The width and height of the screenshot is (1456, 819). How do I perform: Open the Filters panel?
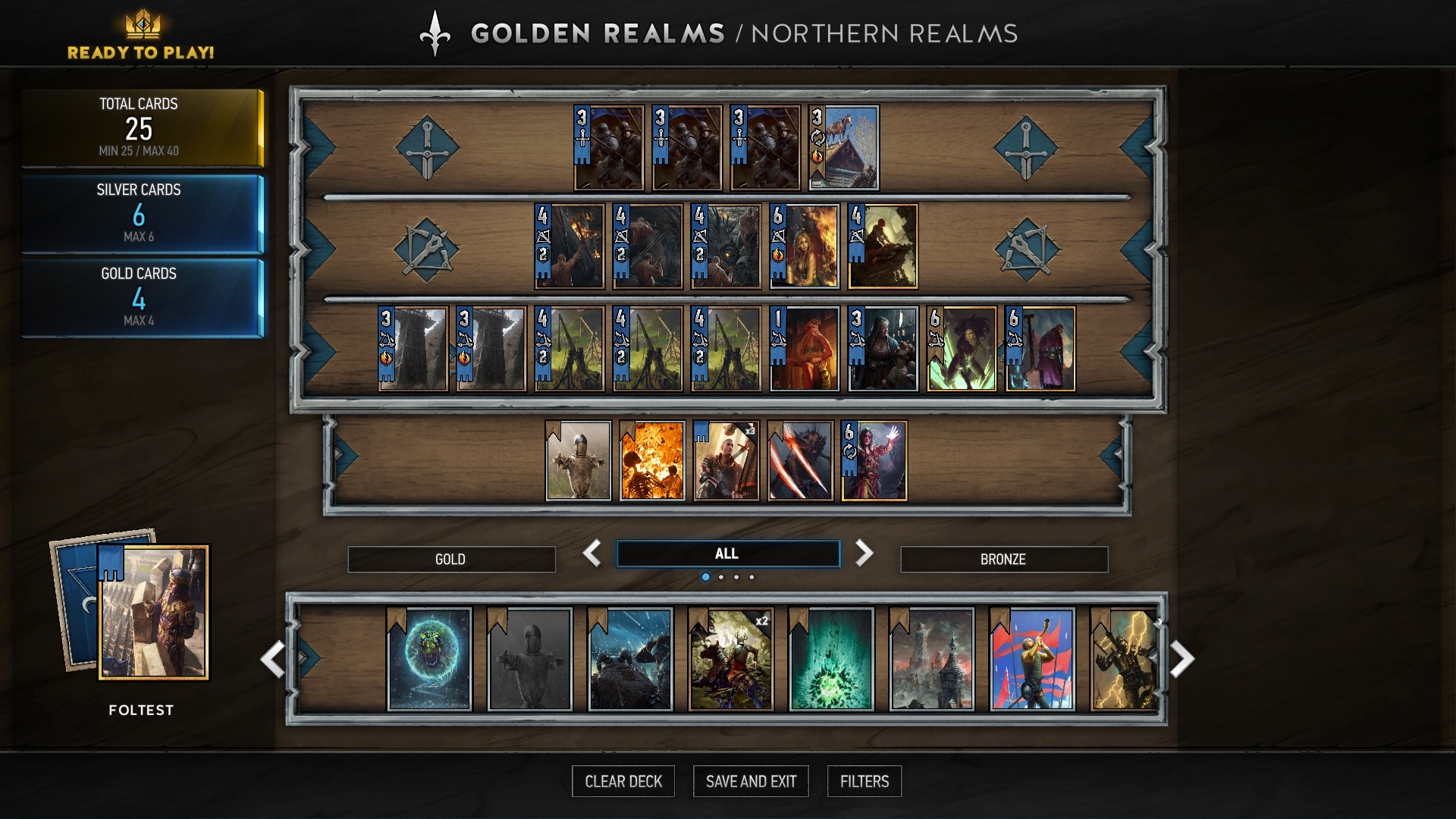(864, 781)
